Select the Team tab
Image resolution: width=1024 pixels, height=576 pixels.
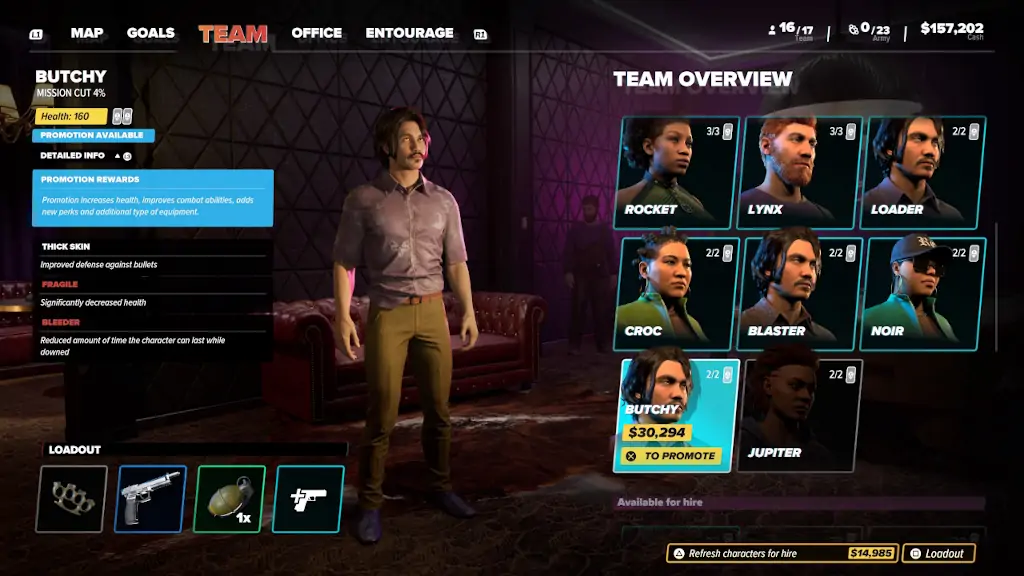(x=233, y=34)
